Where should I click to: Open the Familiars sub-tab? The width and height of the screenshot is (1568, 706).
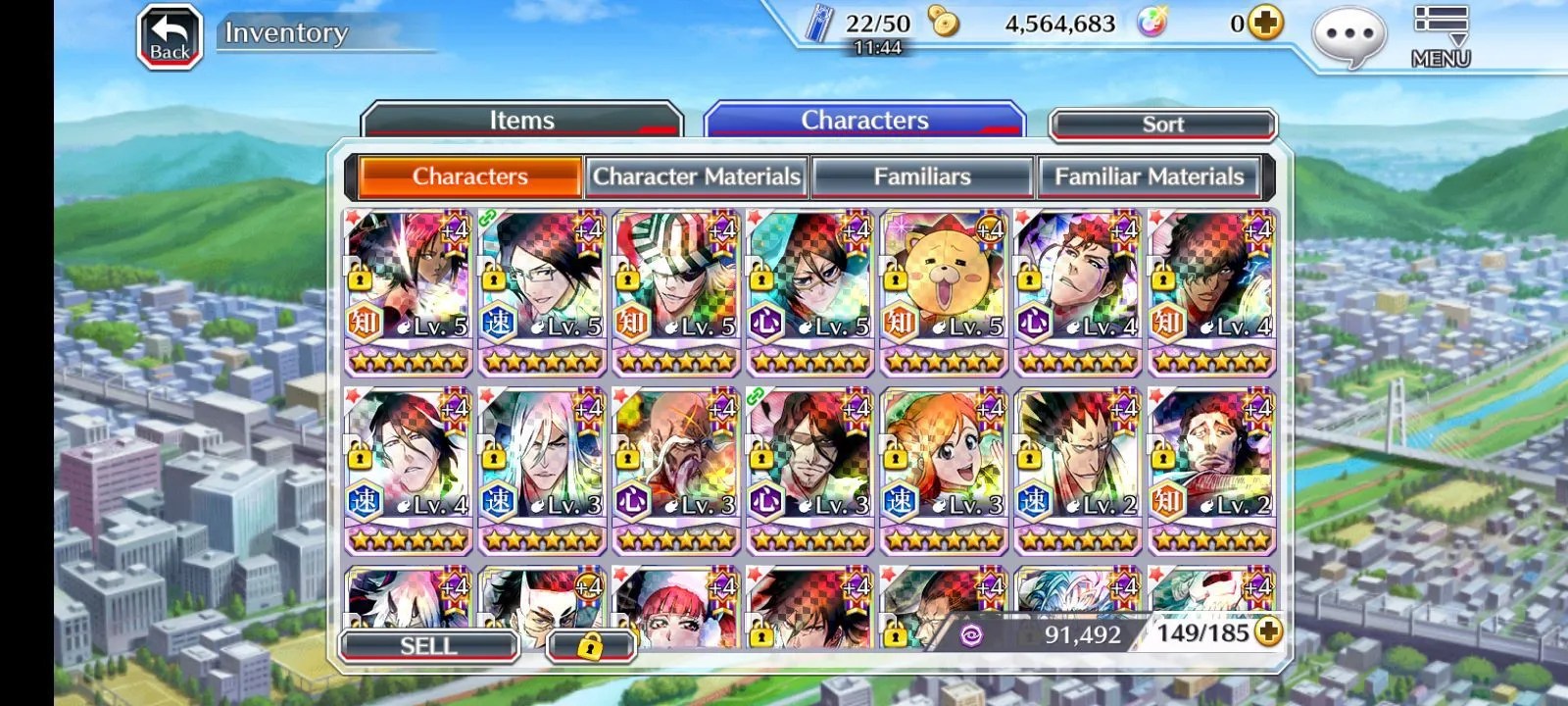(921, 176)
